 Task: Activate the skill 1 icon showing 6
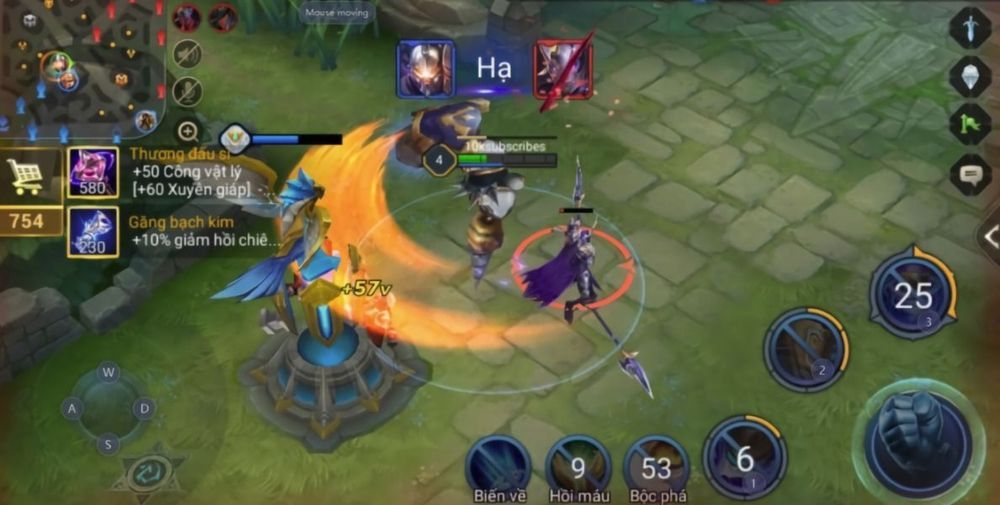[x=744, y=457]
